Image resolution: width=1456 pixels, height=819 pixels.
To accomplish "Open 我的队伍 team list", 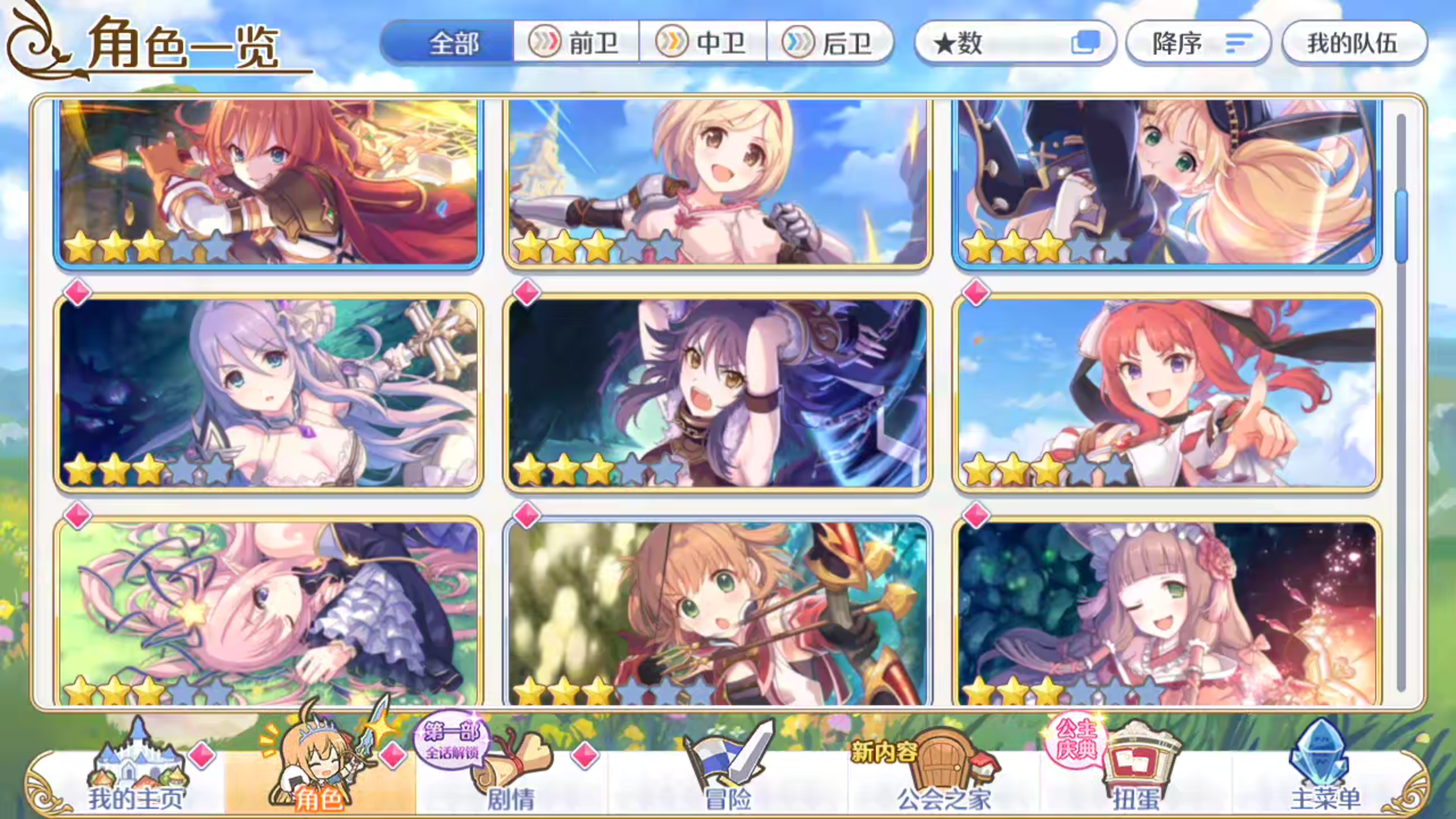I will click(x=1354, y=43).
